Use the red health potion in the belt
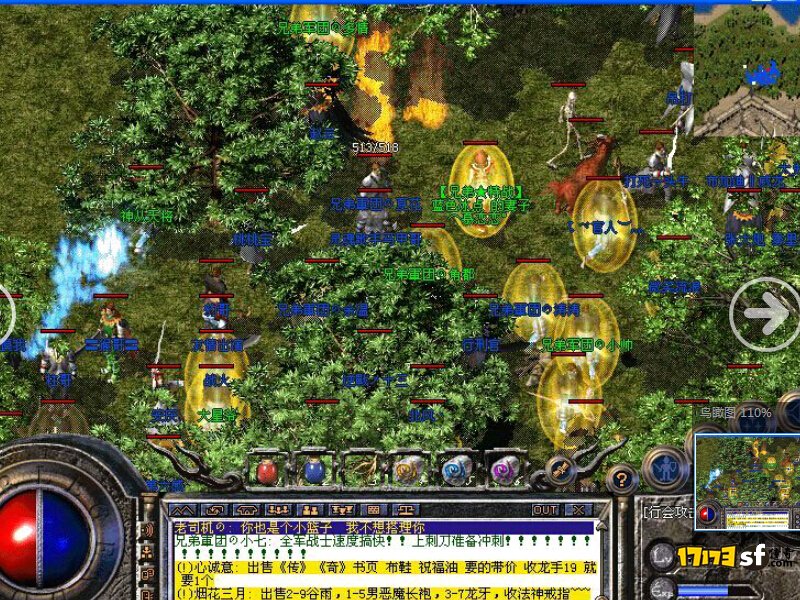Viewport: 800px width, 600px height. [266, 470]
